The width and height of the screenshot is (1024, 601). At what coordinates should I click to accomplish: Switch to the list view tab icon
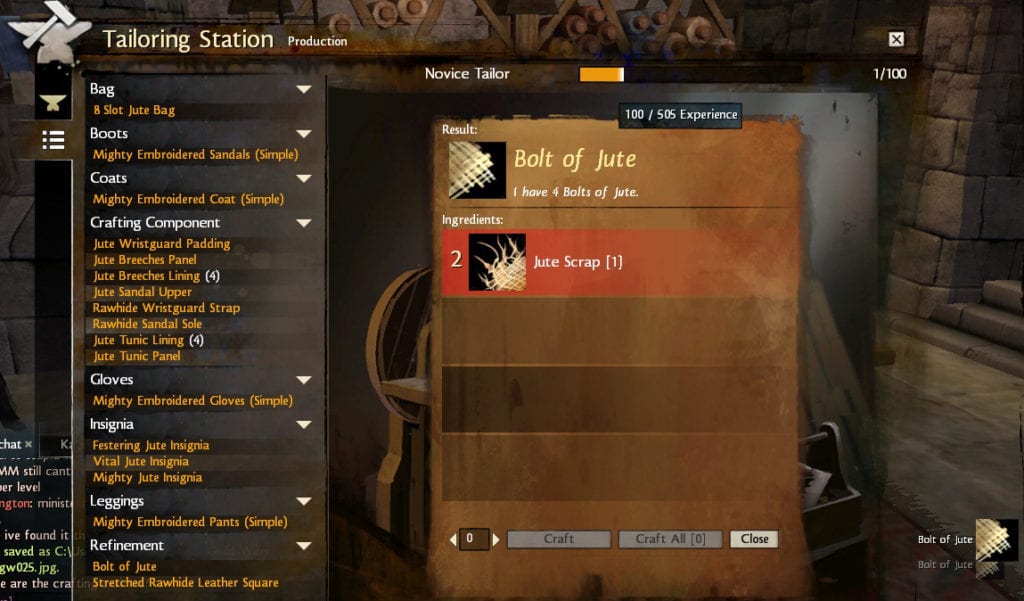[x=53, y=140]
